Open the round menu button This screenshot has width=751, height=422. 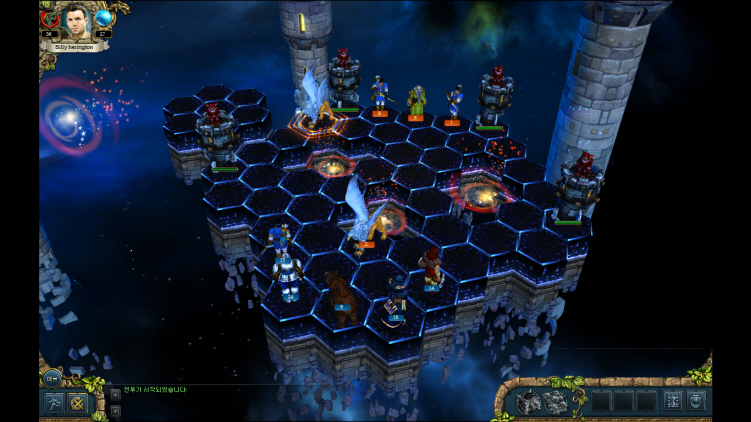tap(52, 377)
